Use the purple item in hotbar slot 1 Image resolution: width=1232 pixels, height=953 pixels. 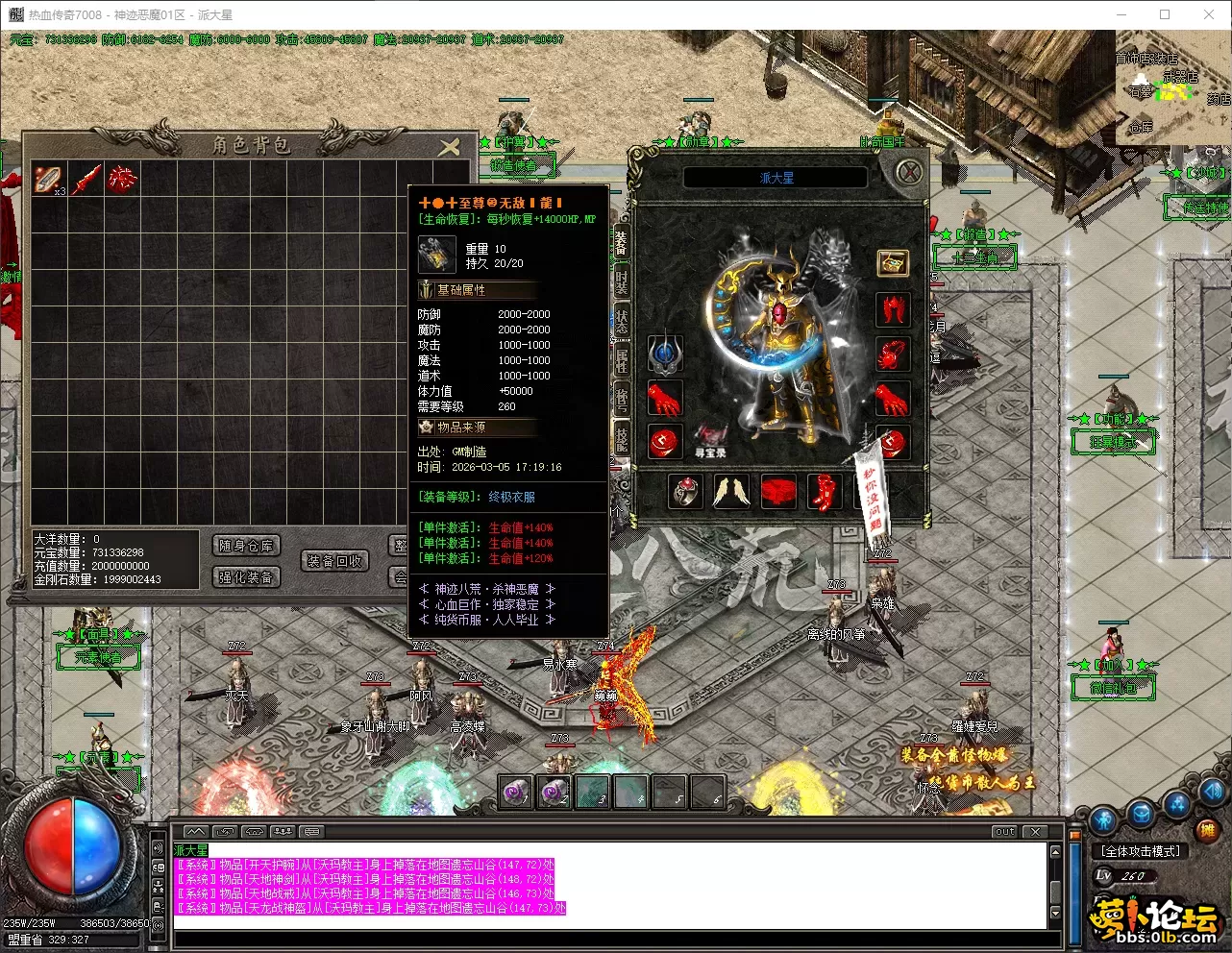[516, 794]
